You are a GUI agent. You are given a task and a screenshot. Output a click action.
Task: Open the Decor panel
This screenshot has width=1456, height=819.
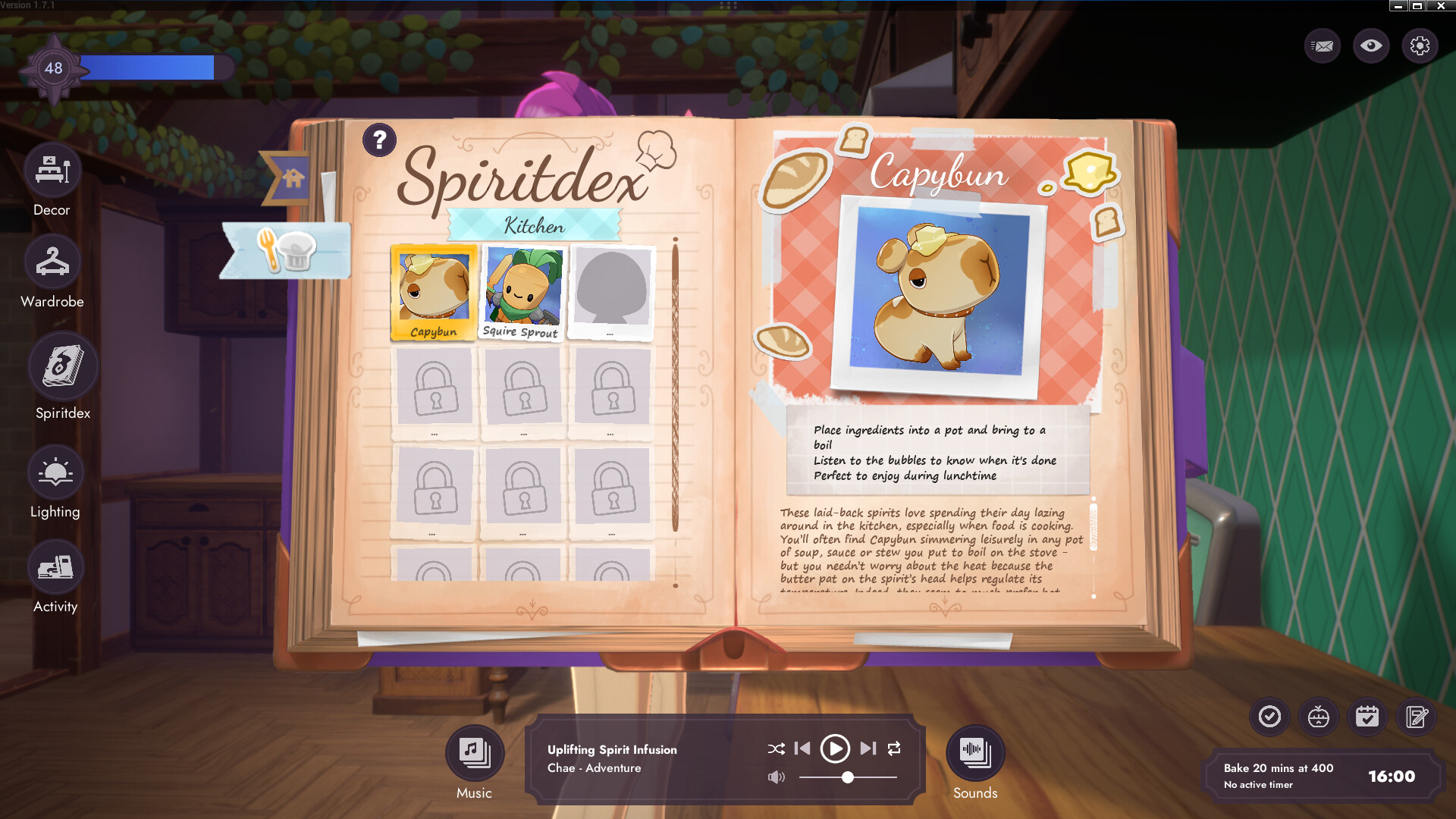pyautogui.click(x=52, y=170)
